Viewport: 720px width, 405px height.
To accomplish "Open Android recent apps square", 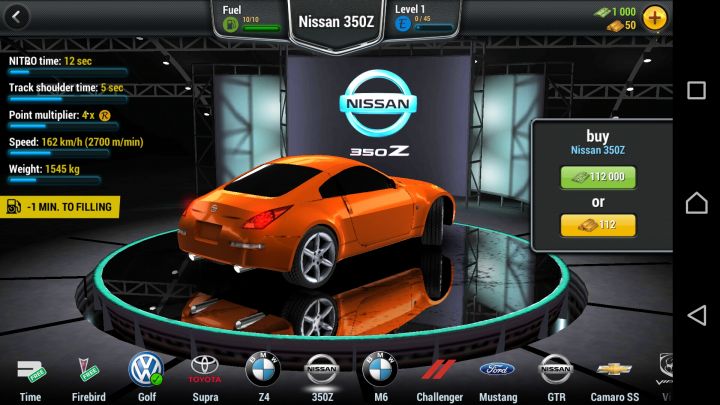I will [696, 90].
